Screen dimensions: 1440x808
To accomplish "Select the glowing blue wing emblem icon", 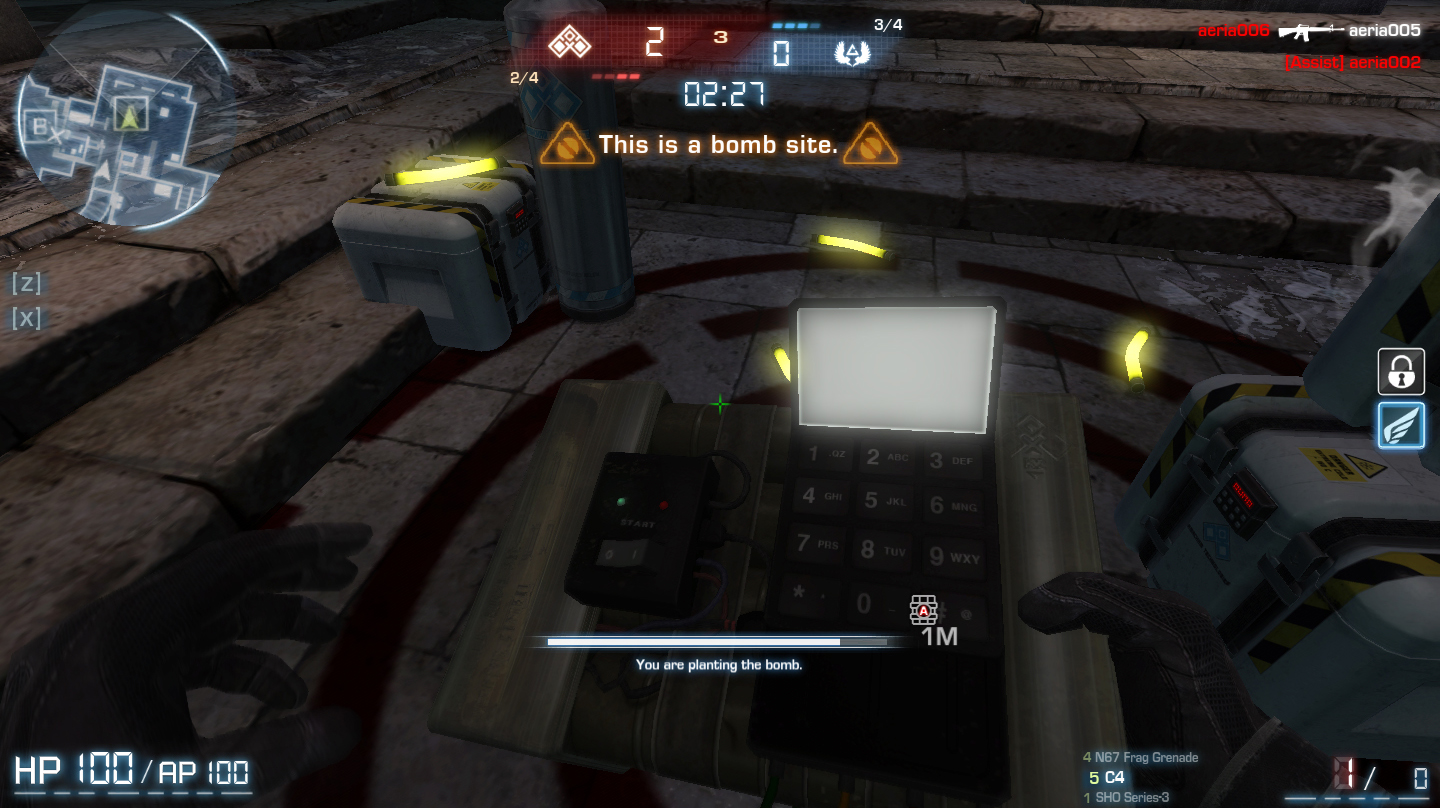I will pos(1400,425).
